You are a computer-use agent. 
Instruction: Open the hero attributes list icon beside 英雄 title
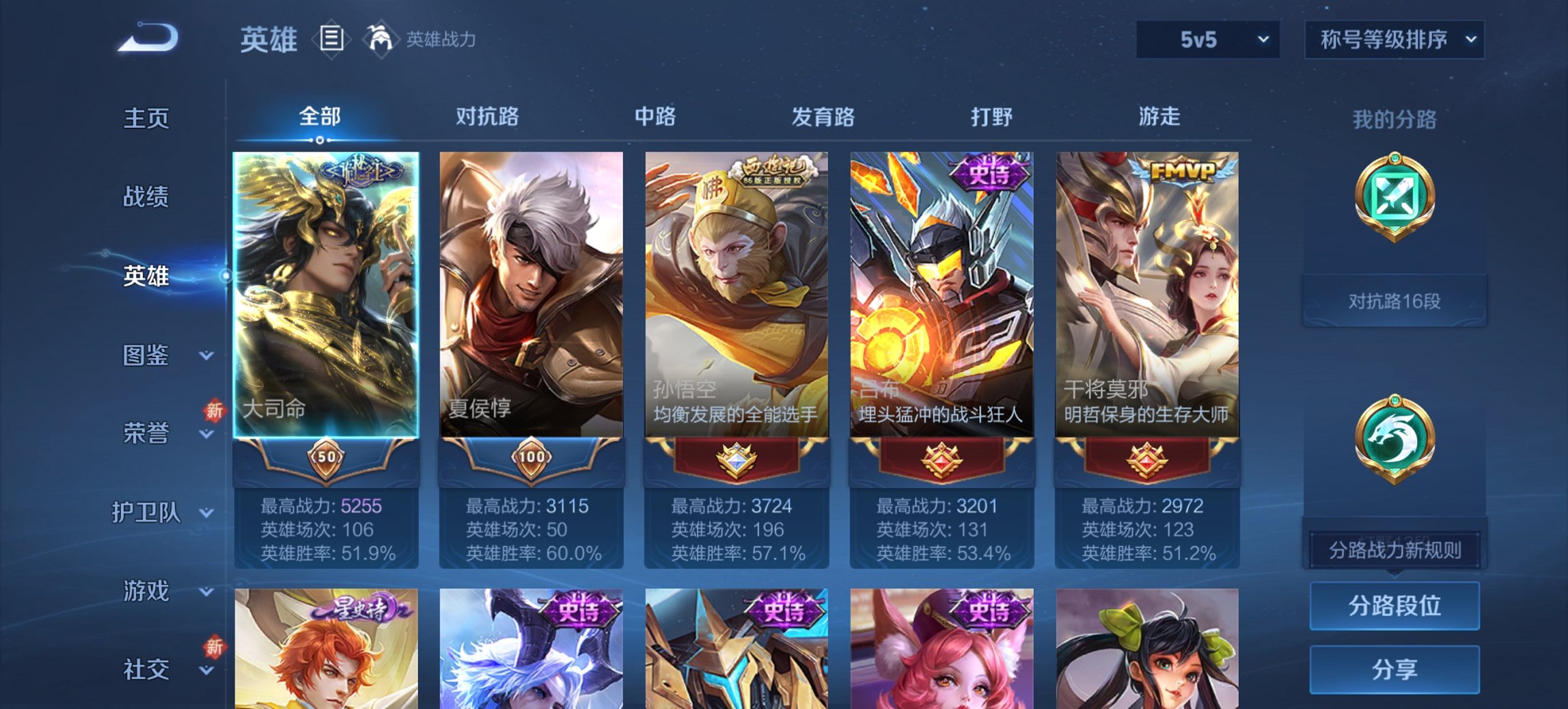coord(331,40)
